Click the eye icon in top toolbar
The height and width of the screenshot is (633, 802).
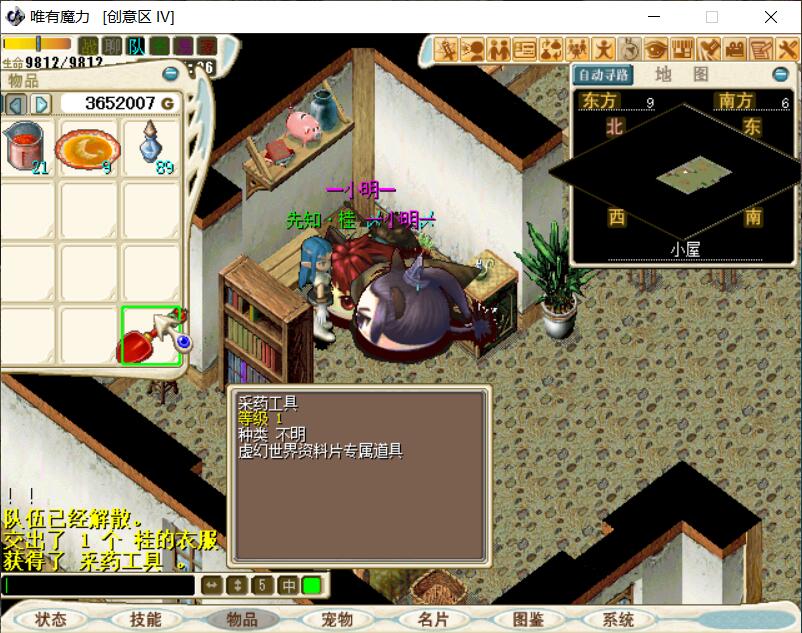point(656,48)
